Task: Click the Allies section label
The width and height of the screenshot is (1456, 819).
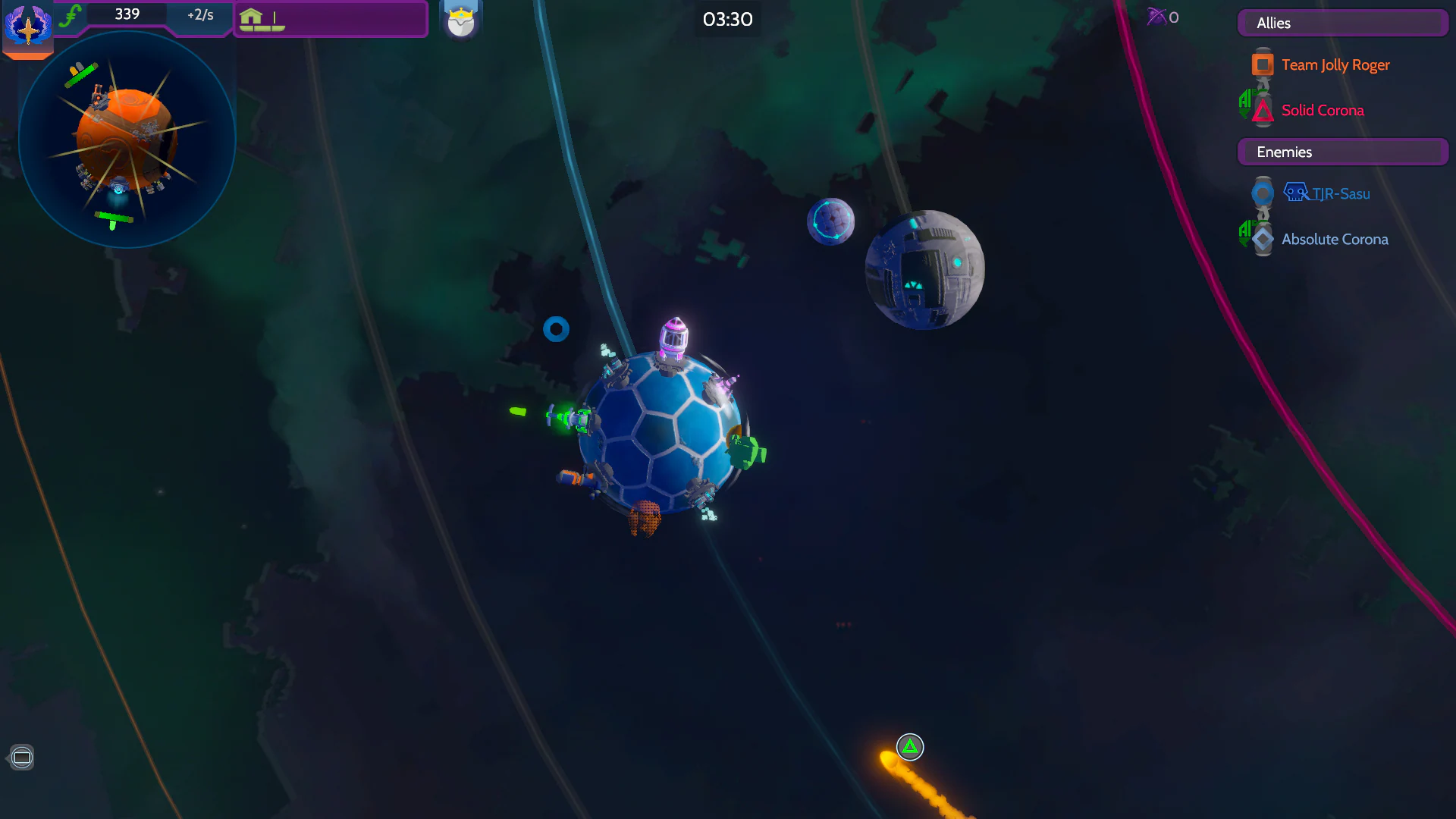Action: (x=1273, y=23)
